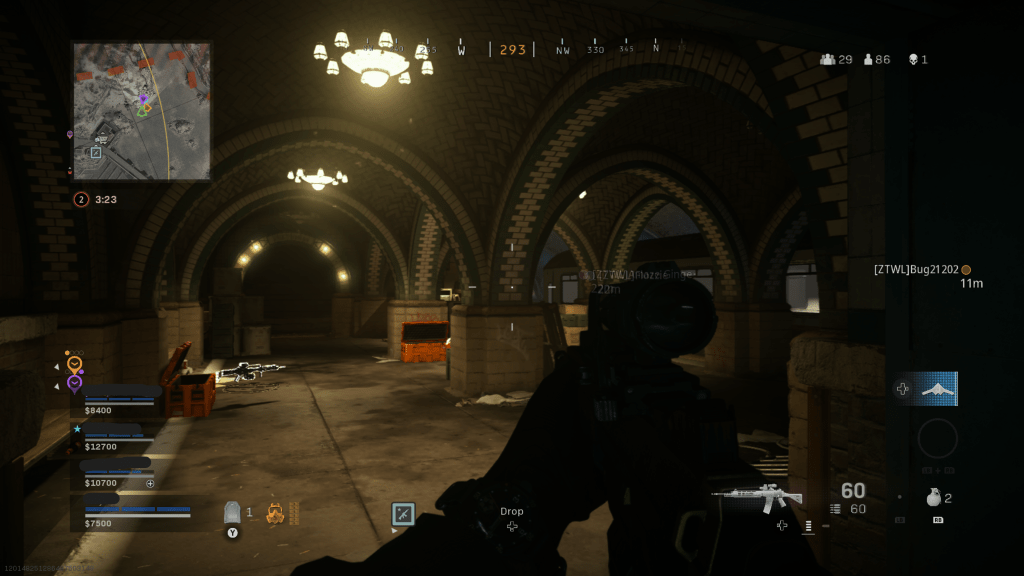Screen dimensions: 1024x576
Task: Click the Bug21202 teammate name tag
Action: click(x=916, y=270)
